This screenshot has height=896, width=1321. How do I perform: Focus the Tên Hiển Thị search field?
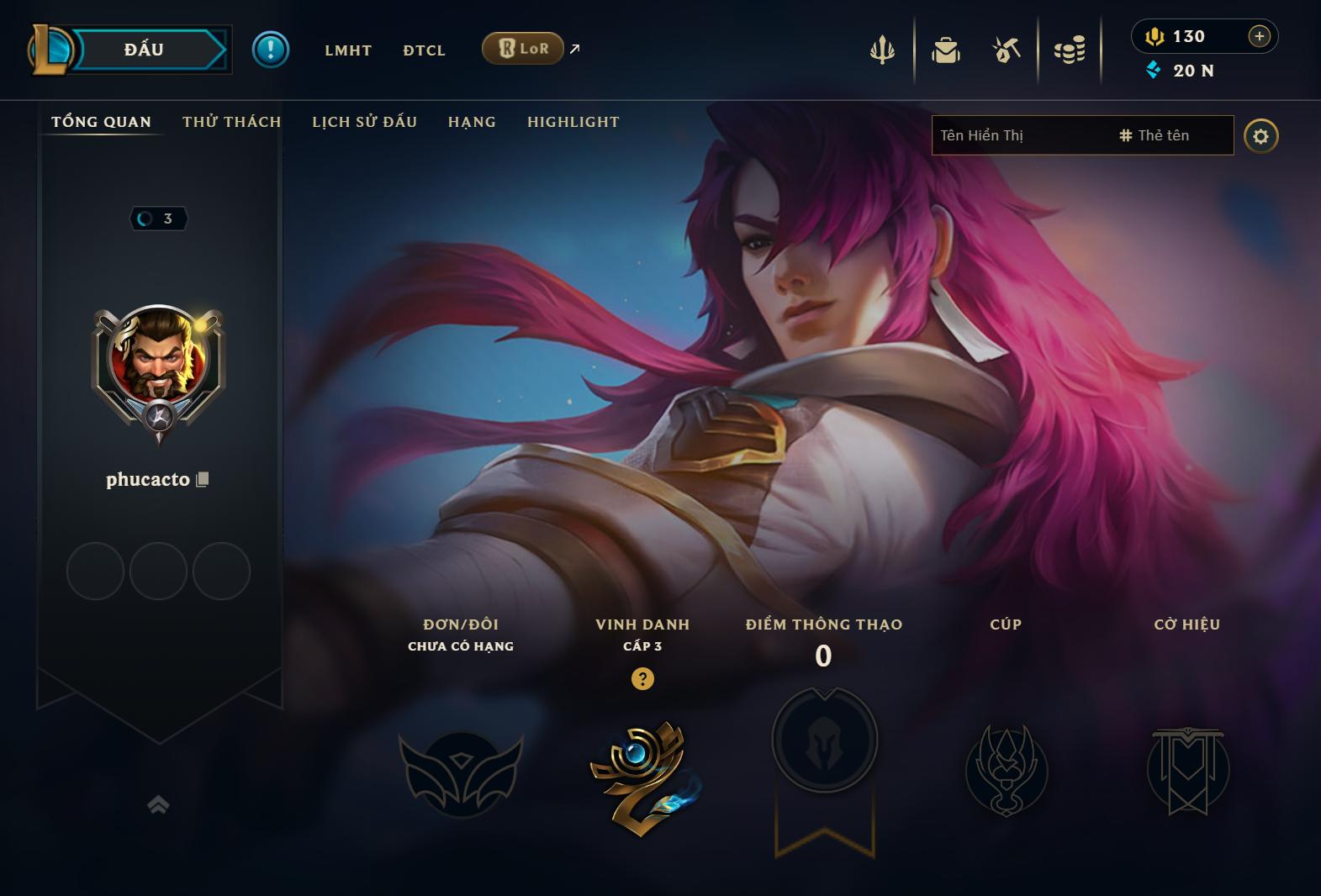click(x=1017, y=135)
